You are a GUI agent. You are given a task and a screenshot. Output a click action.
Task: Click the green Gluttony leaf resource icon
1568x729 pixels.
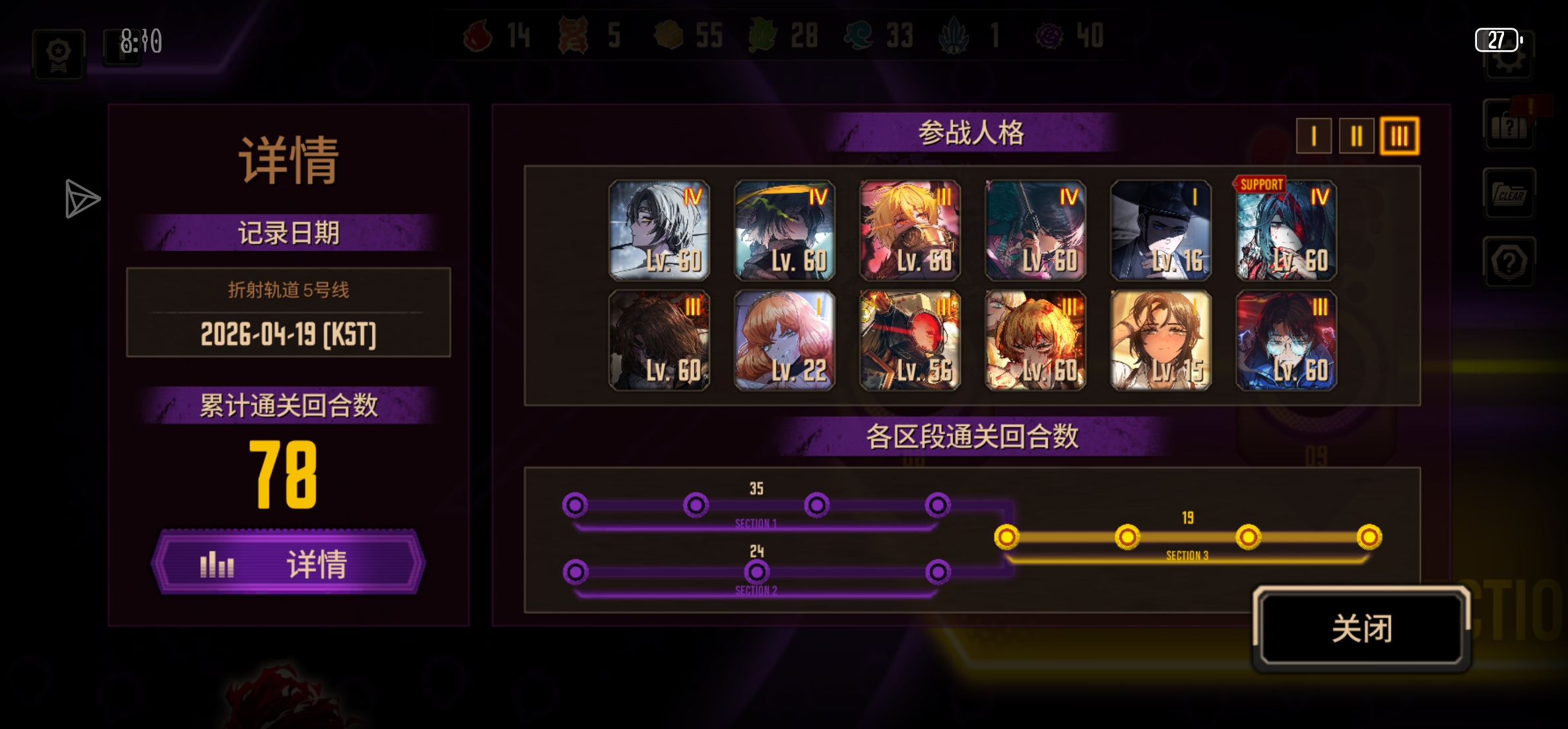pos(764,36)
